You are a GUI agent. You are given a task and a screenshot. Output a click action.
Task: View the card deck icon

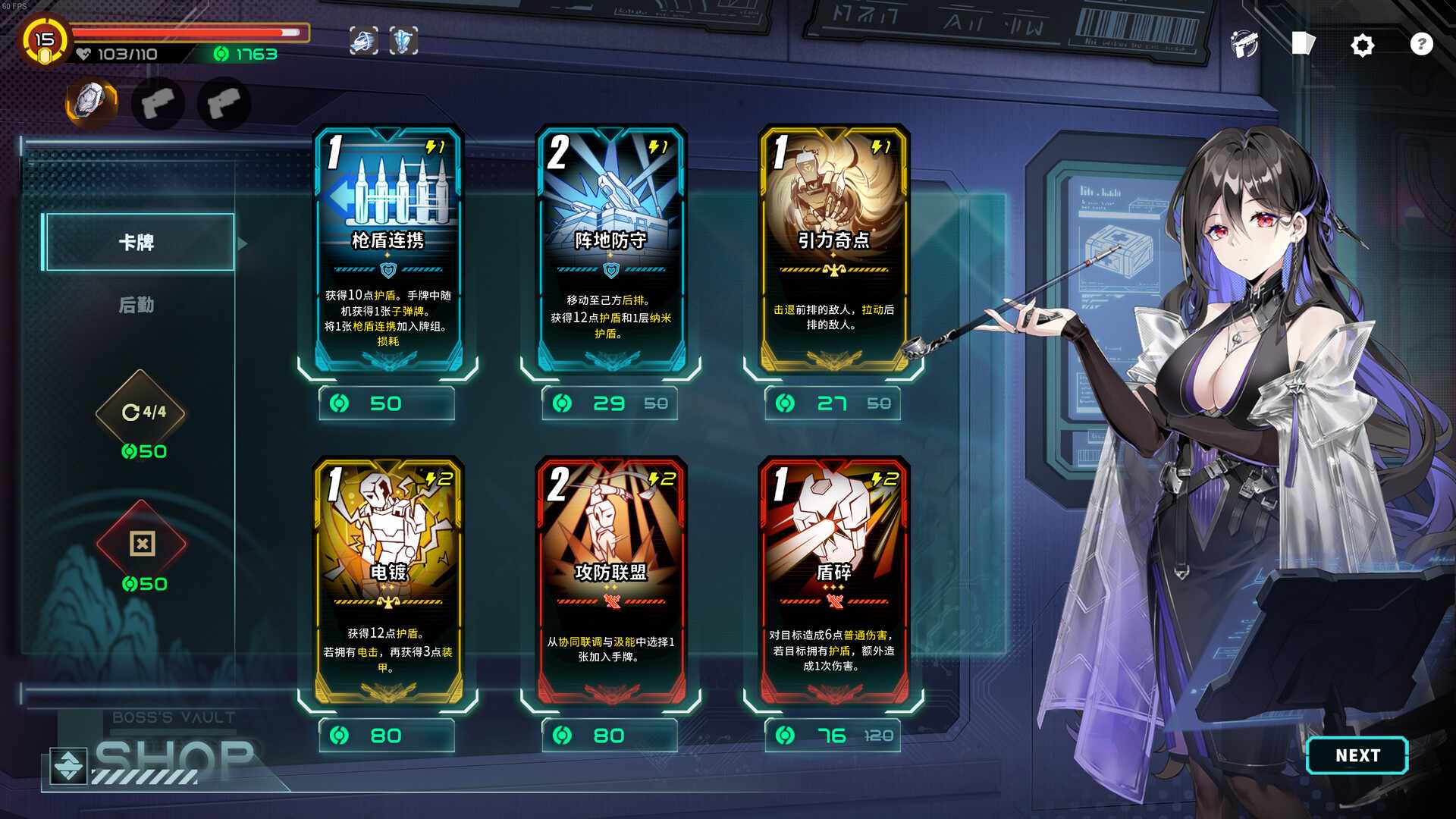click(x=1303, y=44)
